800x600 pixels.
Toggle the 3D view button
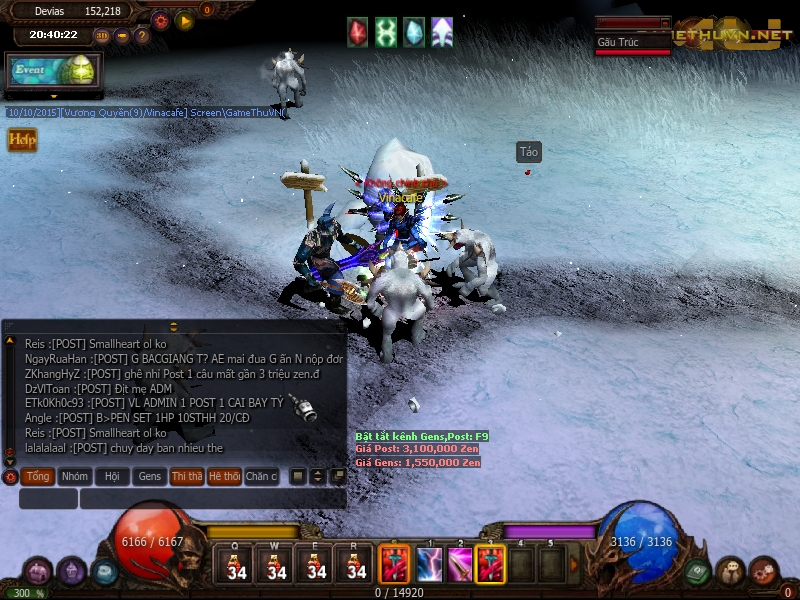[x=102, y=36]
